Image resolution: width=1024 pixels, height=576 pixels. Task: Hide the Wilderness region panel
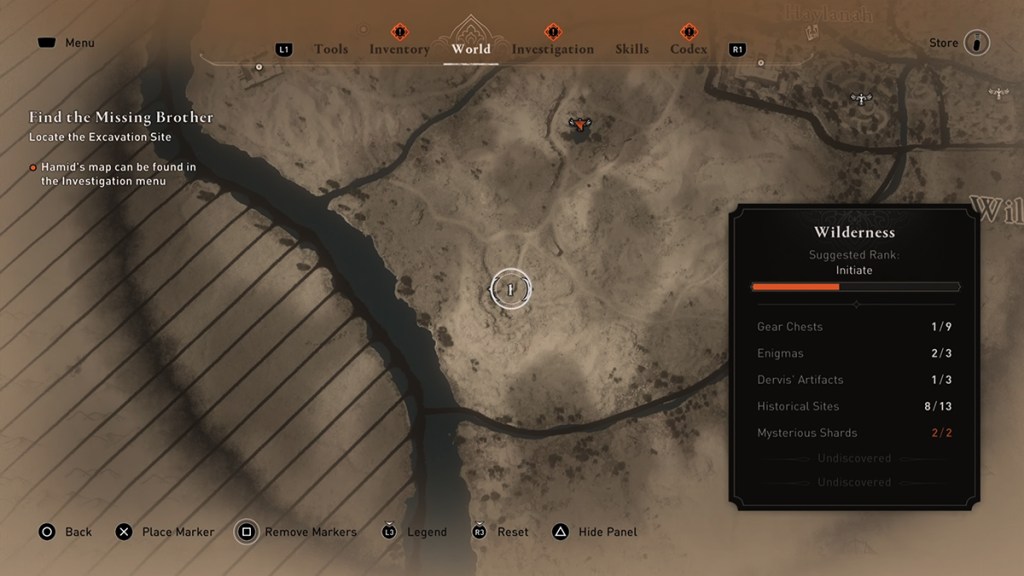[x=607, y=532]
